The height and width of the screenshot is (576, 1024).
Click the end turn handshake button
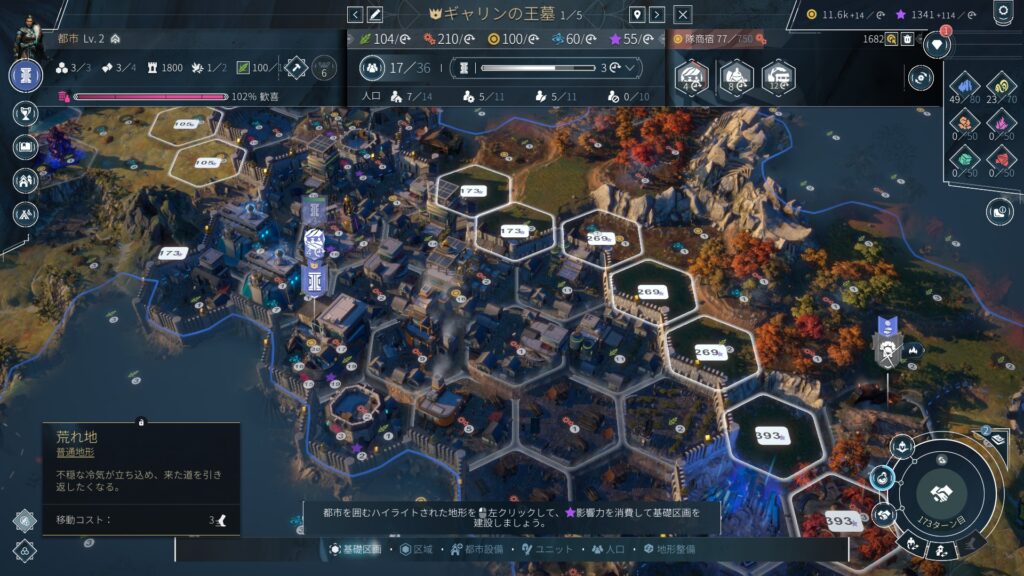pyautogui.click(x=940, y=492)
